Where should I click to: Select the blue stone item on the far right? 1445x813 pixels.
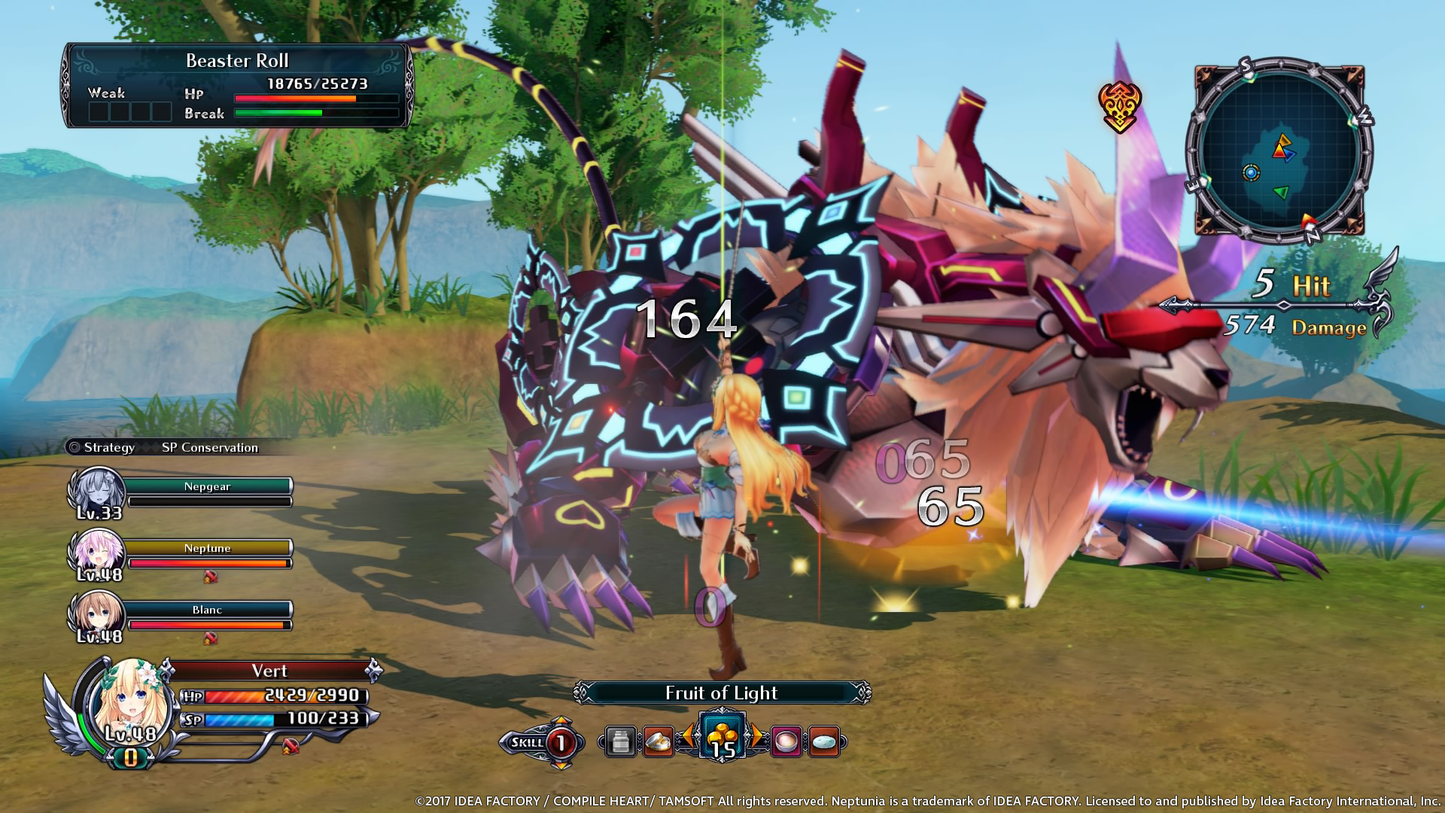826,742
